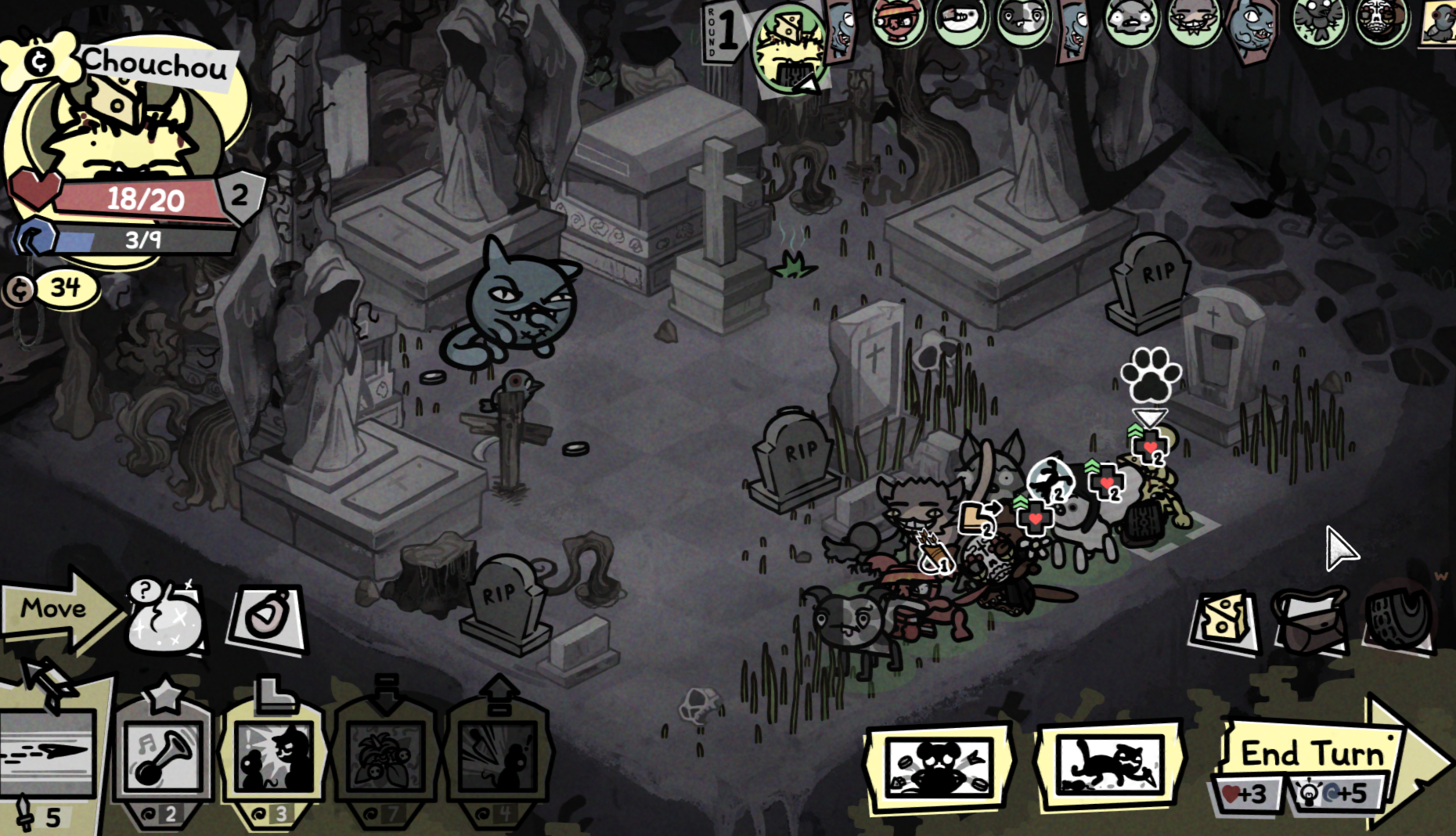This screenshot has width=1456, height=836.
Task: Click the stopwatch timer icon
Action: pos(266,620)
